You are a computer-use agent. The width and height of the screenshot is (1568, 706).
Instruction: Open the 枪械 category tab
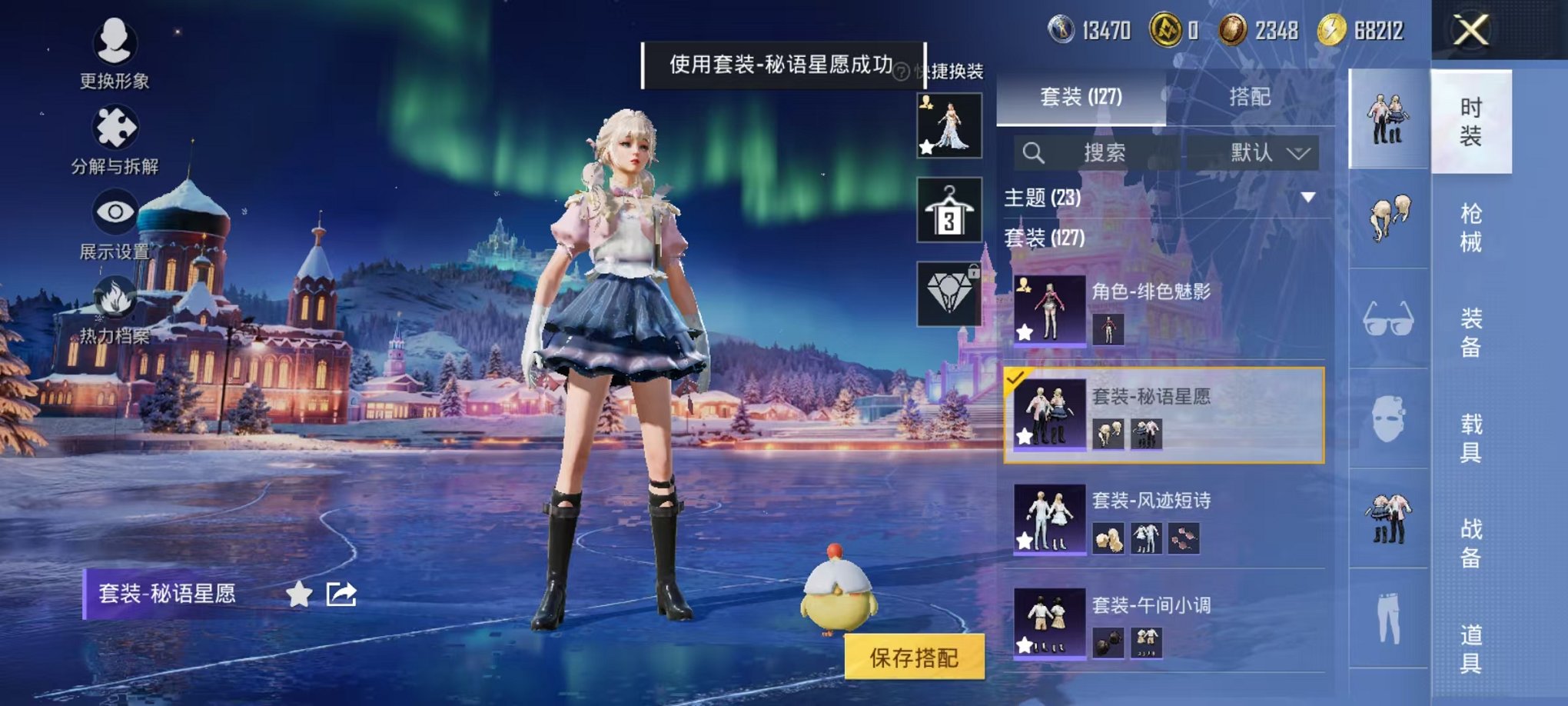click(1473, 231)
